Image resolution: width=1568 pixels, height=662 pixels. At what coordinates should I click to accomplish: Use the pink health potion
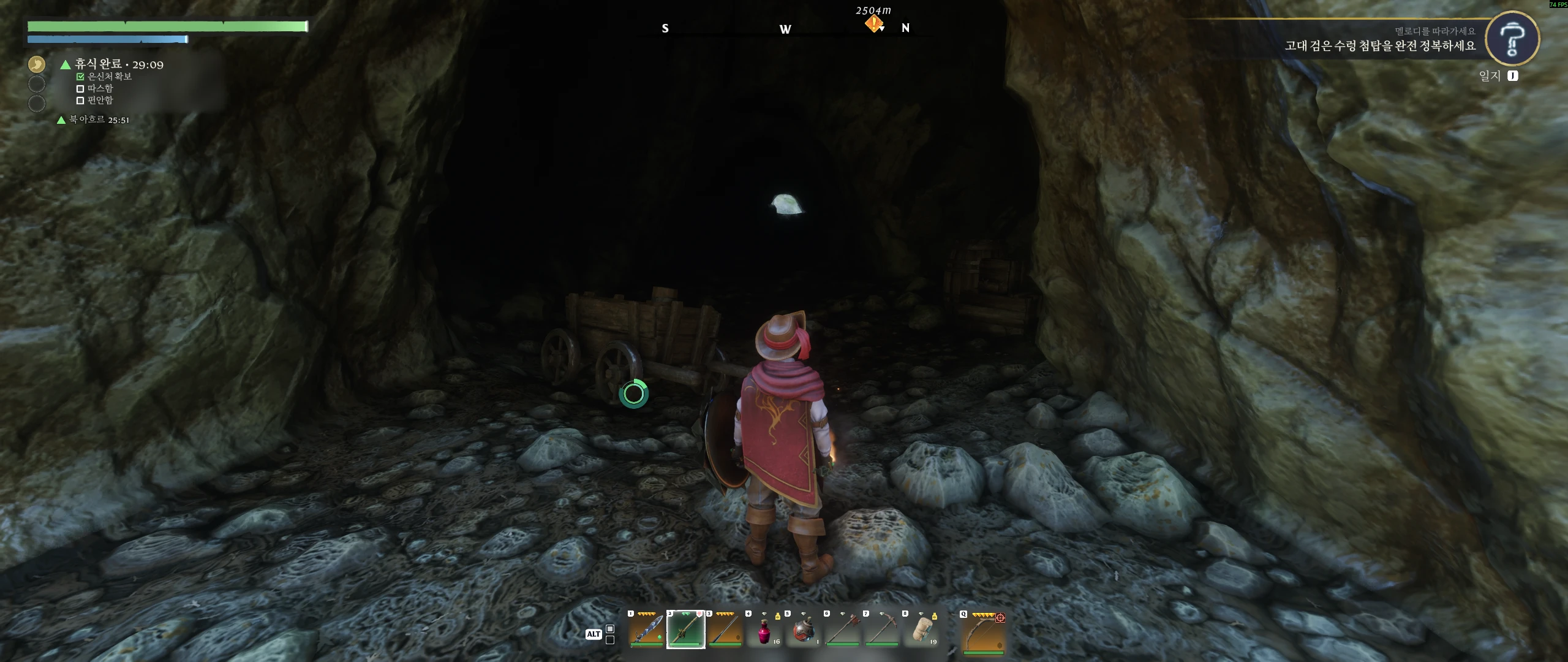[x=764, y=631]
